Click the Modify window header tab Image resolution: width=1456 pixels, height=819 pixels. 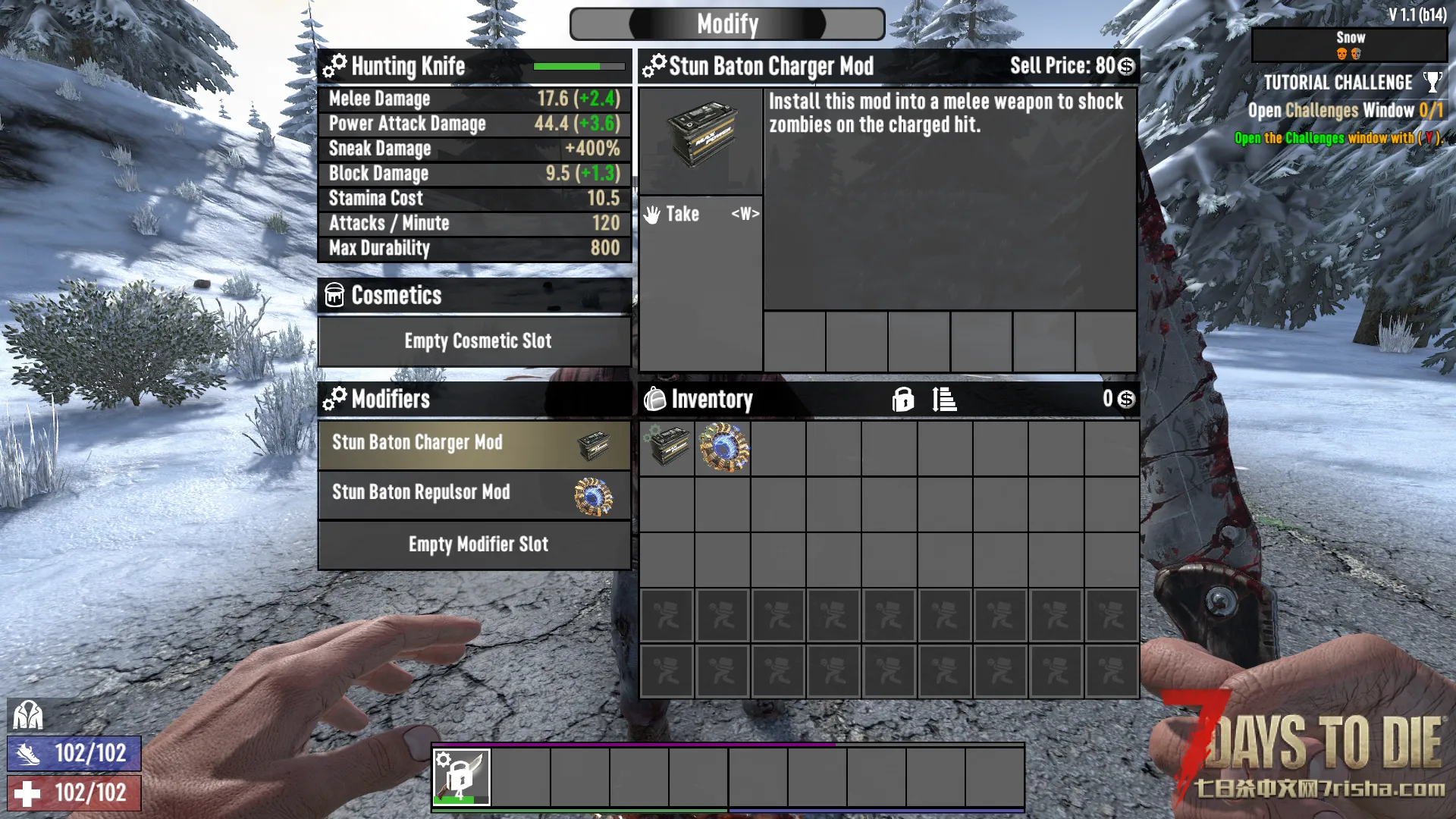pyautogui.click(x=726, y=24)
